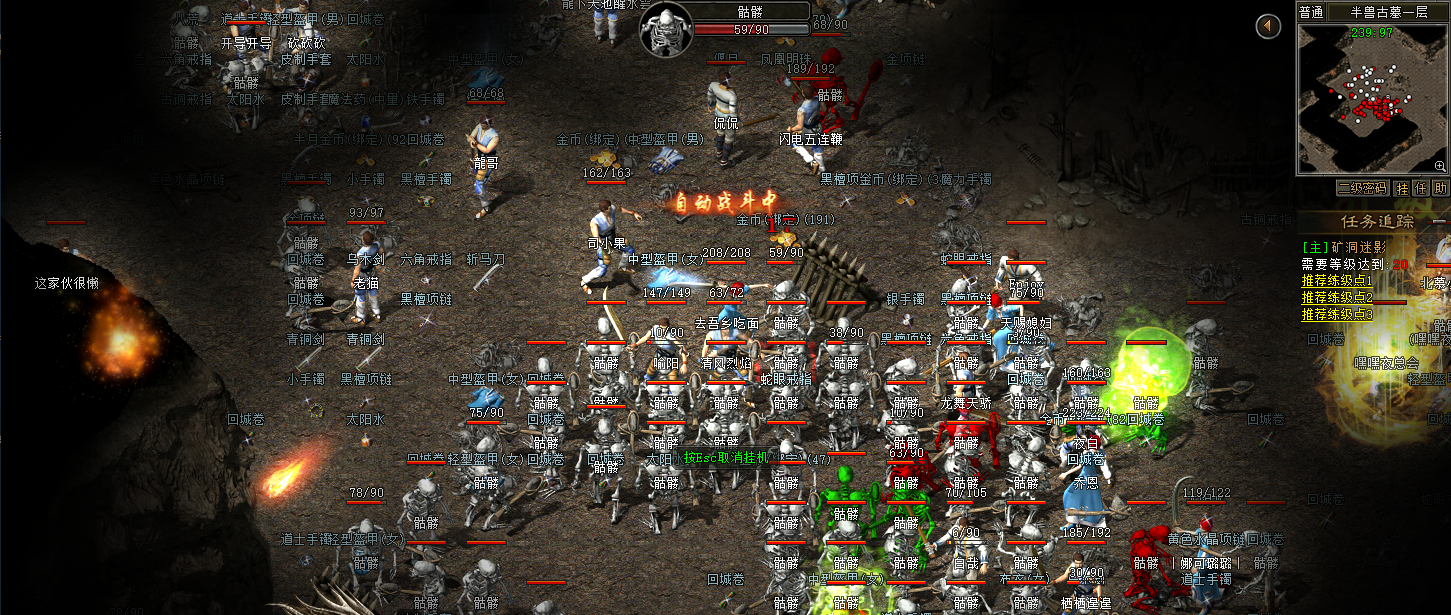Toggle the 挂 auto-battle button

(1404, 188)
